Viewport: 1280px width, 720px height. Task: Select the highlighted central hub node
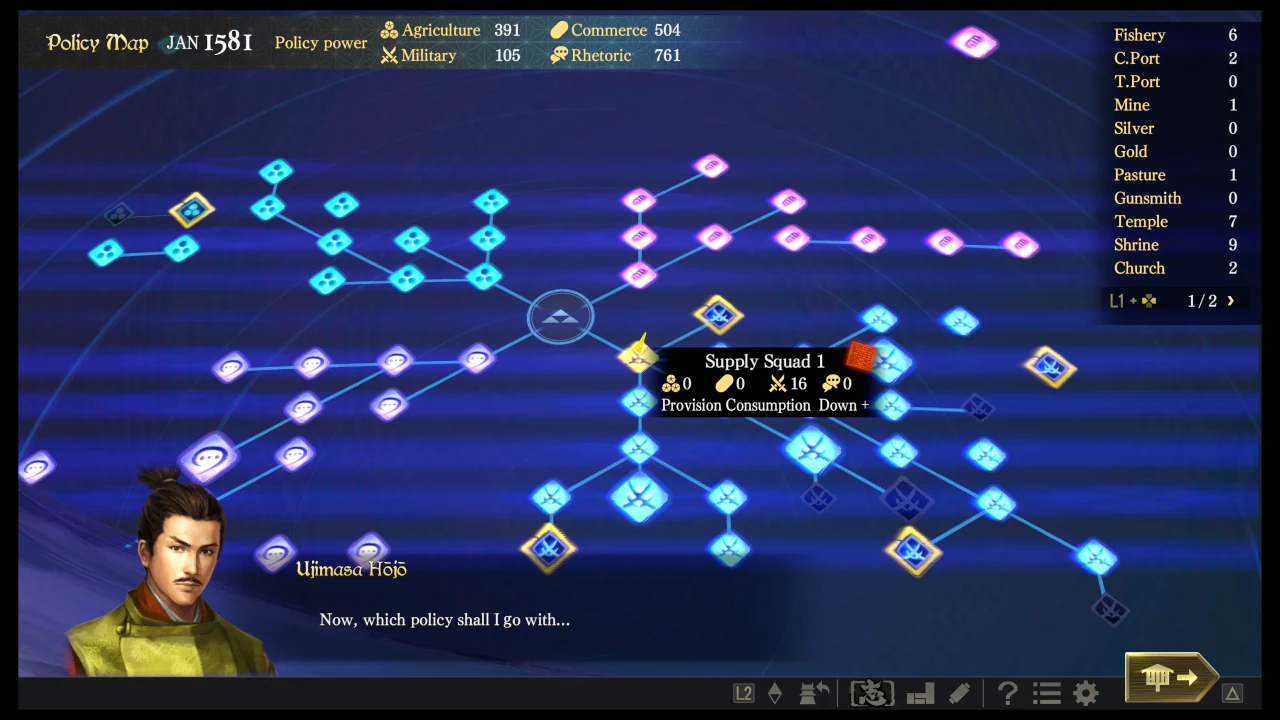[x=560, y=316]
